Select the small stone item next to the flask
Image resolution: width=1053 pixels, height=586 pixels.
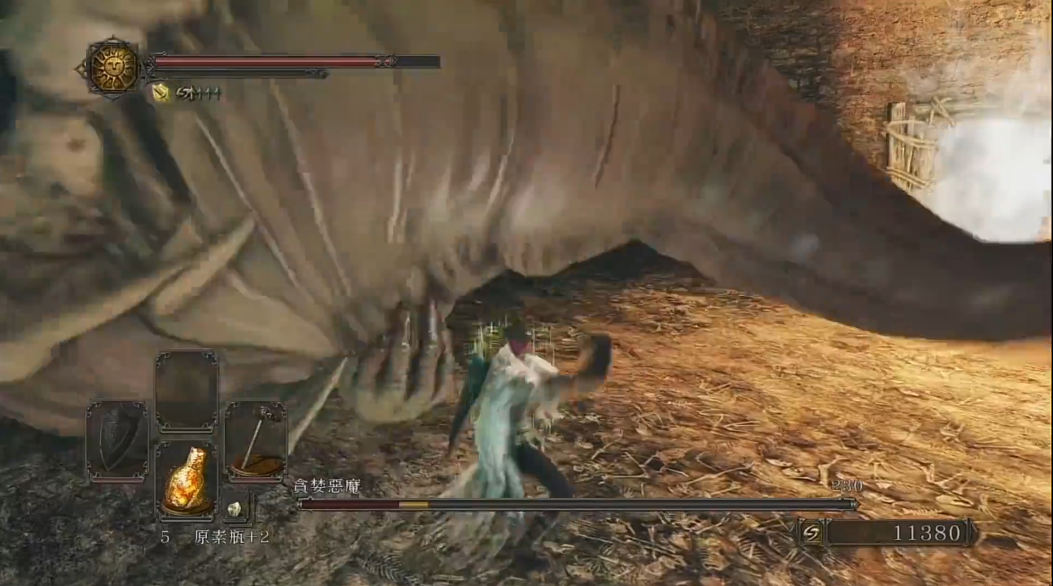tap(234, 509)
